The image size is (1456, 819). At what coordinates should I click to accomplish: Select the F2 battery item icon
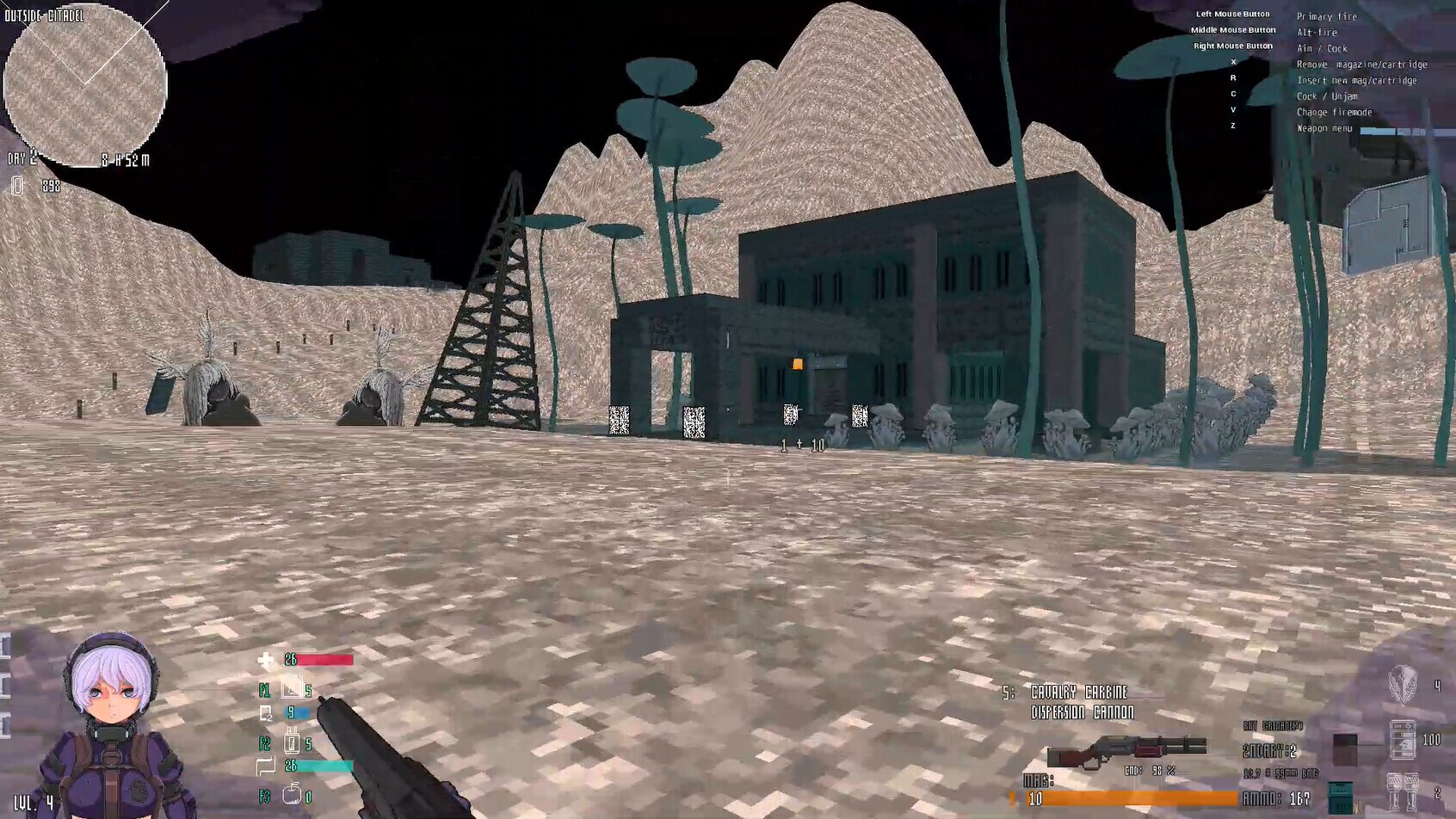point(293,740)
